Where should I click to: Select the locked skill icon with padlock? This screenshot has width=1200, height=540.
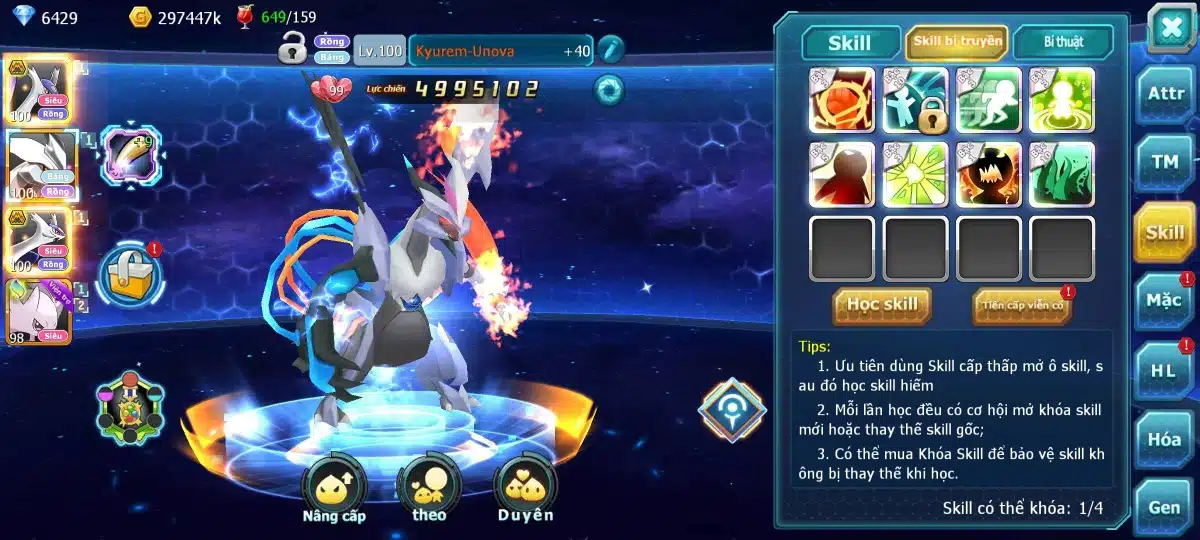click(915, 101)
